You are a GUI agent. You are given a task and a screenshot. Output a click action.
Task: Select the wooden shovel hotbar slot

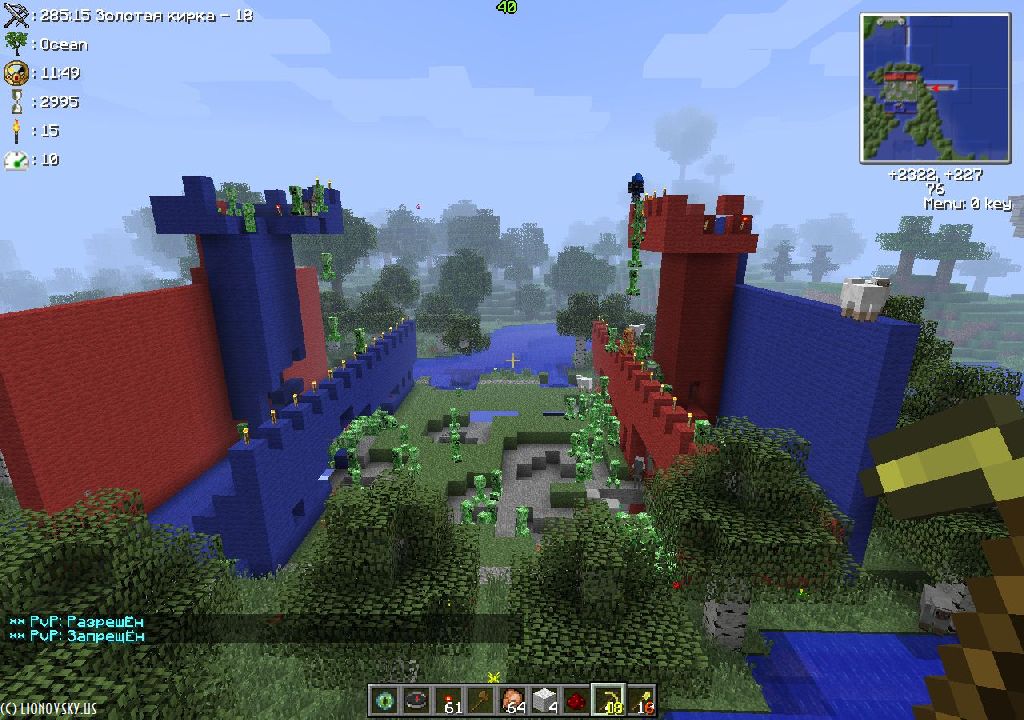(481, 700)
